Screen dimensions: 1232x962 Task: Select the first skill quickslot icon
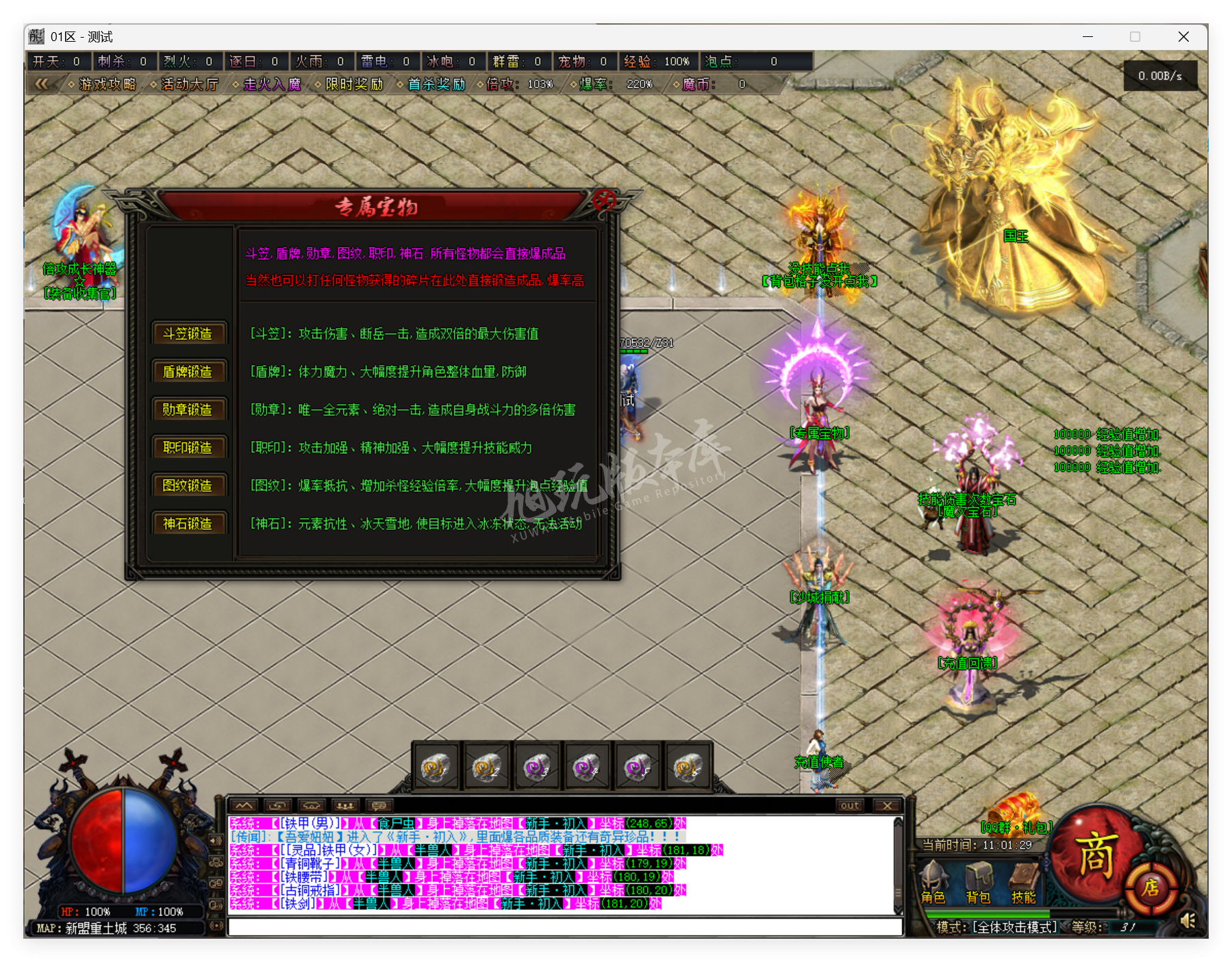click(x=436, y=767)
